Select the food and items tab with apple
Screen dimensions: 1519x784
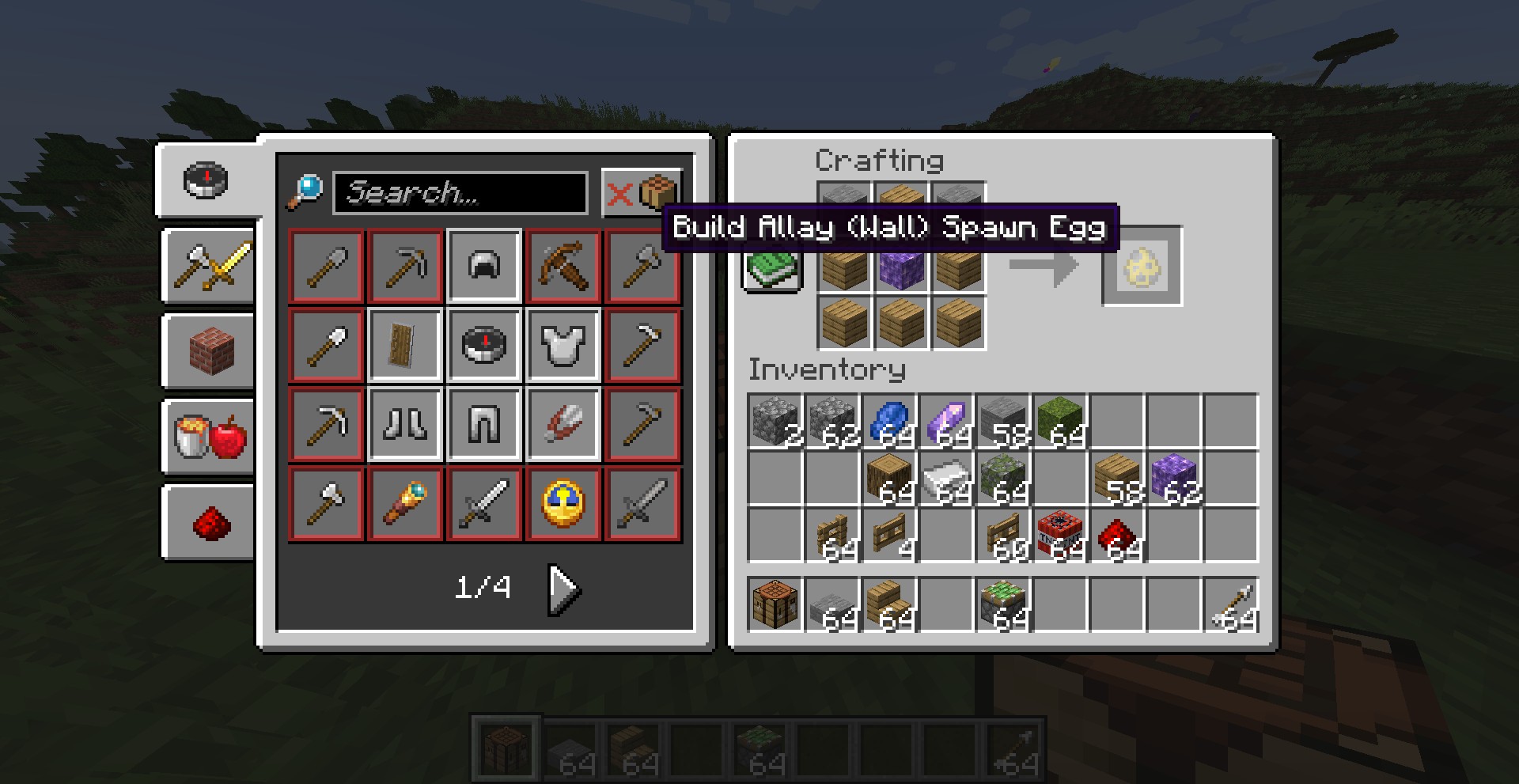point(210,436)
